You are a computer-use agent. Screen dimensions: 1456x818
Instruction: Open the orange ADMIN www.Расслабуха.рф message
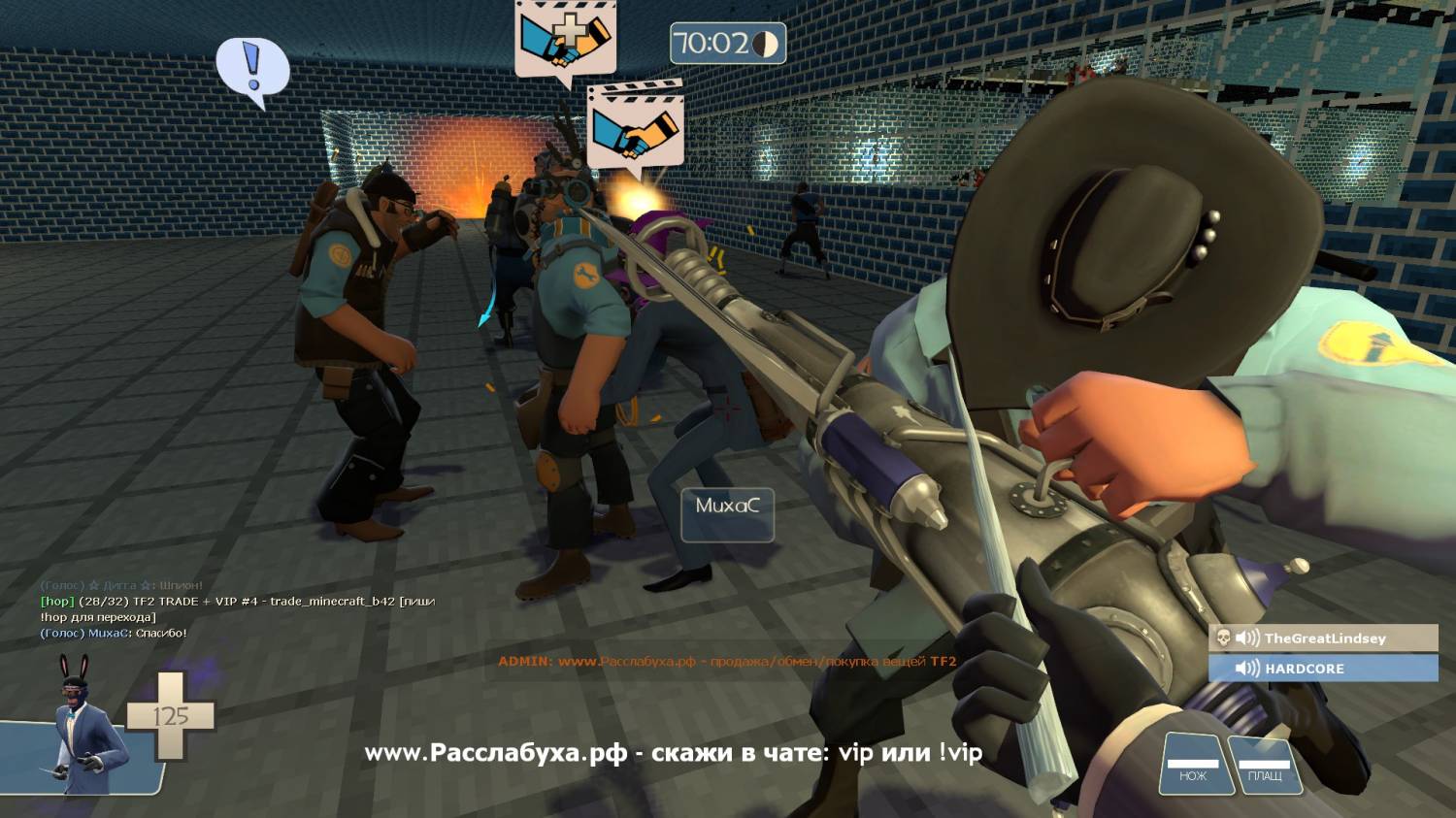click(727, 662)
